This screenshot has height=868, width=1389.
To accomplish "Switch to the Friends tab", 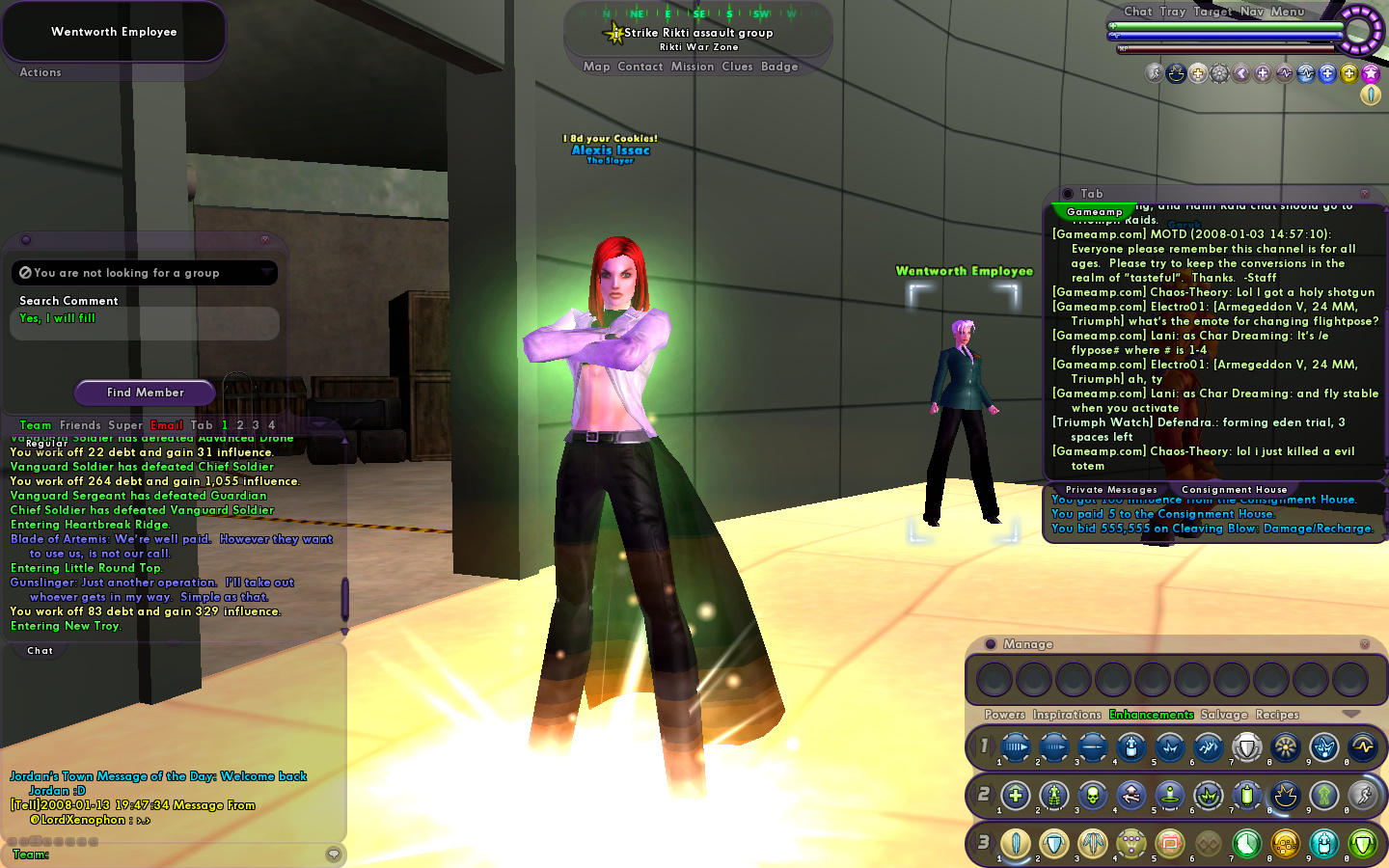I will tap(80, 425).
